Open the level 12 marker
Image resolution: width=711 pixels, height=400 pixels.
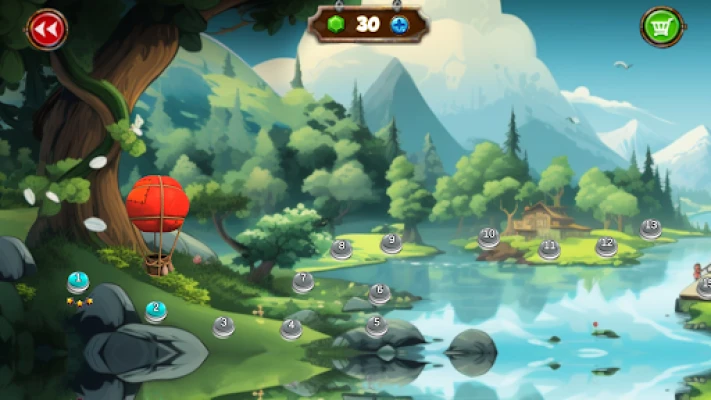pyautogui.click(x=606, y=245)
